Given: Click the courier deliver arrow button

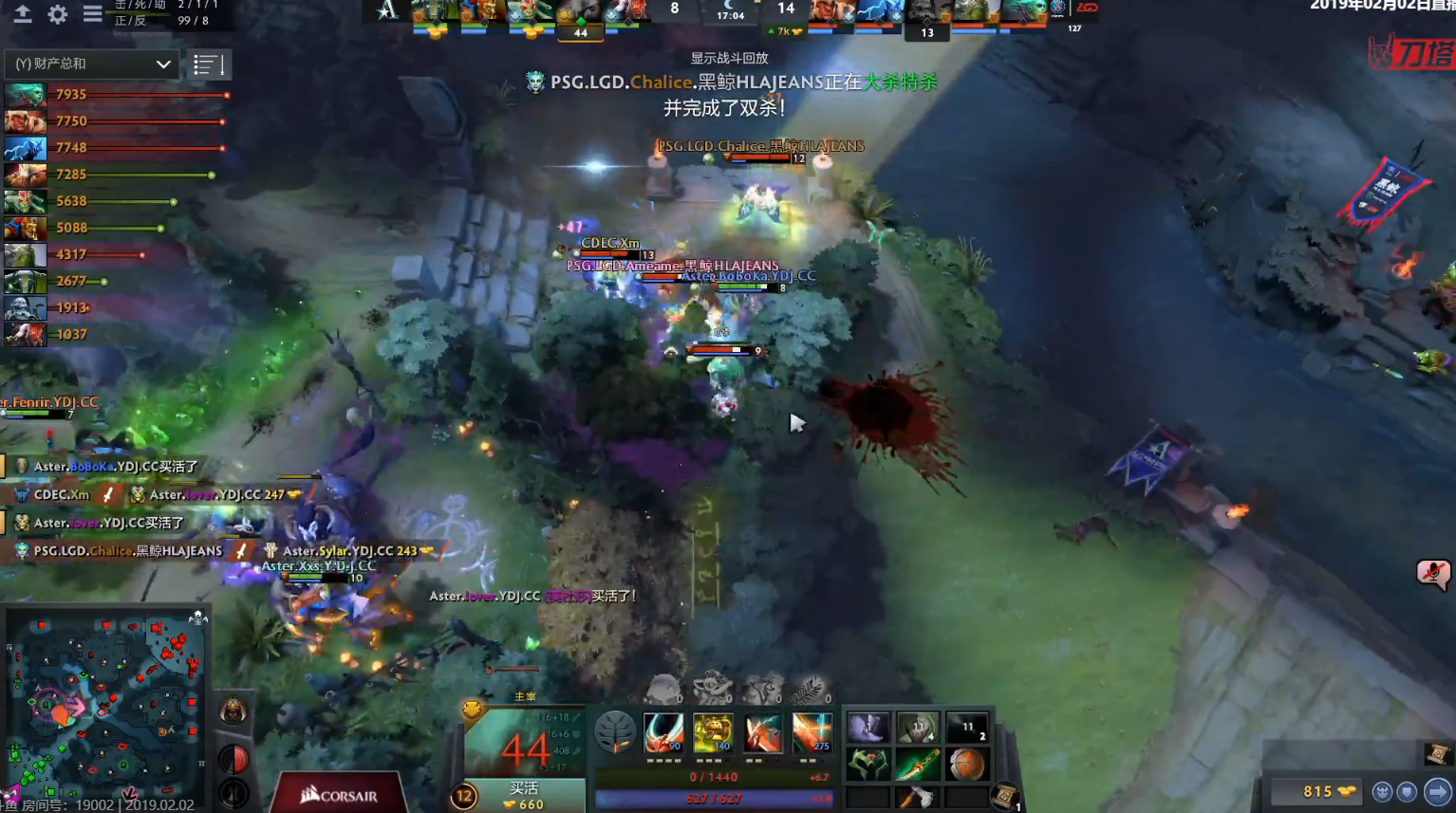Looking at the screenshot, I should pyautogui.click(x=1438, y=791).
